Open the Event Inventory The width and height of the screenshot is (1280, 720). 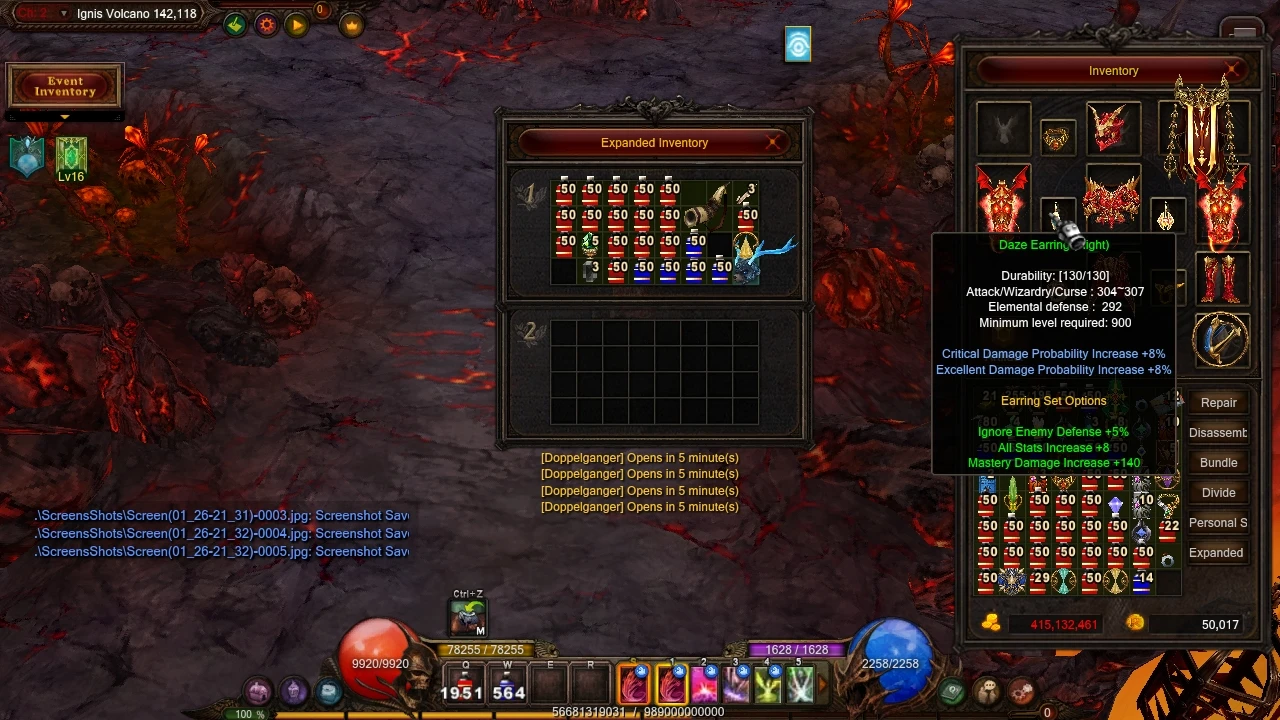tap(65, 87)
